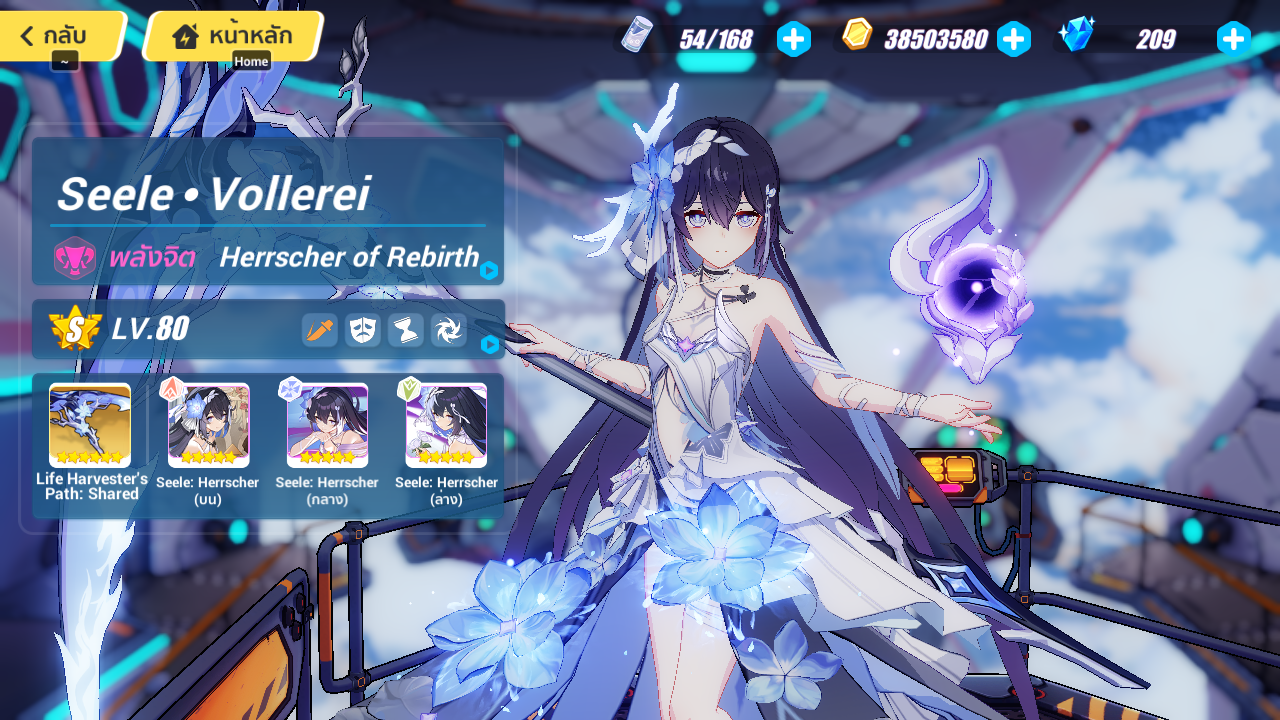Viewport: 1280px width, 720px height.
Task: Click the gold coin currency icon
Action: click(x=856, y=37)
